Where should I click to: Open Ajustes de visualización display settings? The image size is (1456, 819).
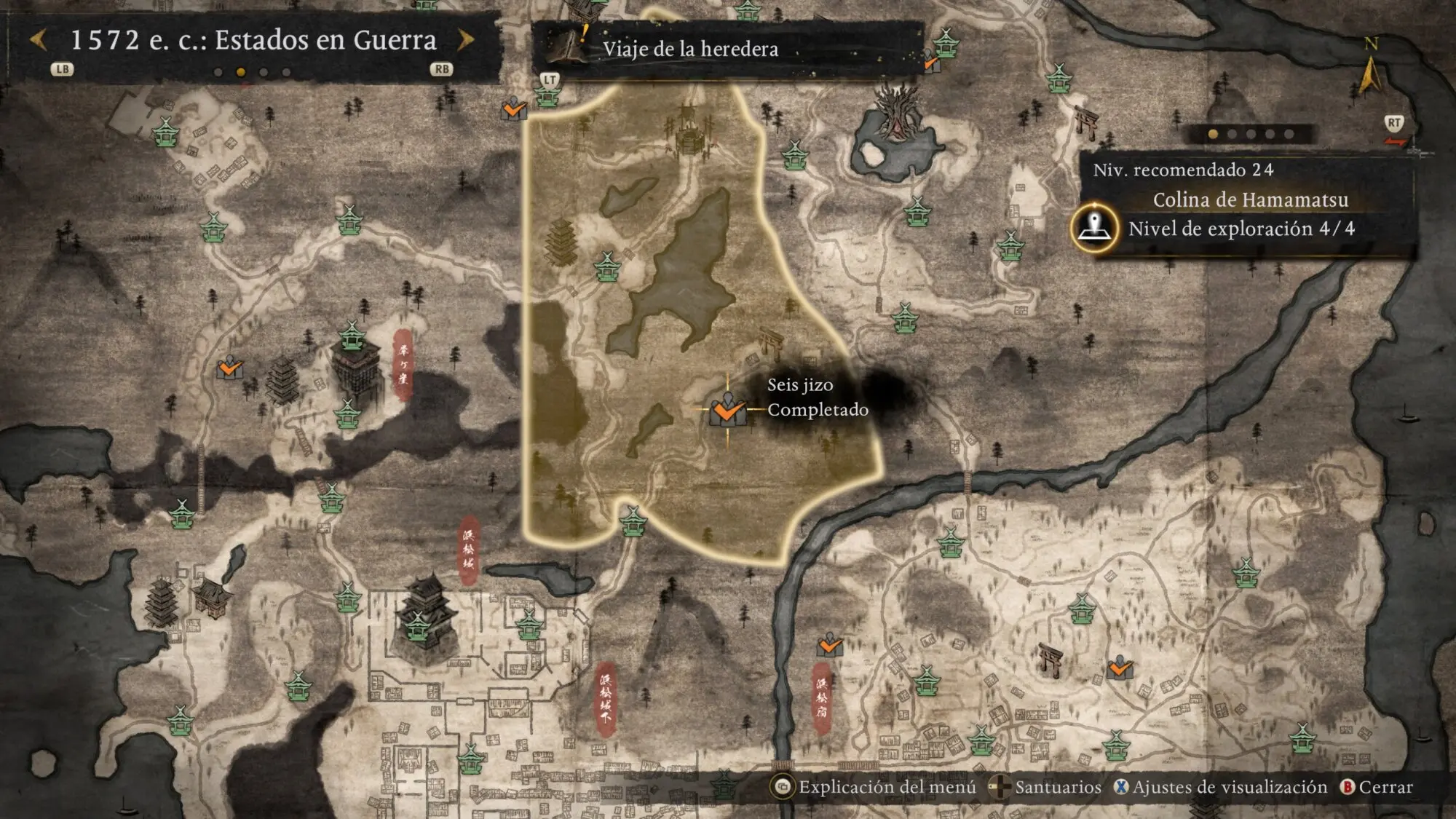click(1221, 787)
